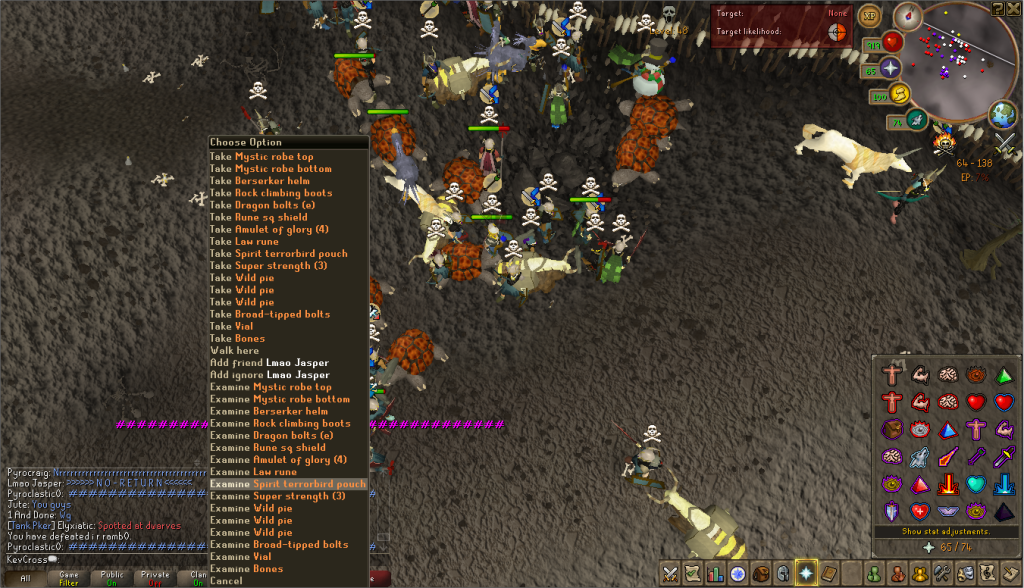The width and height of the screenshot is (1024, 588).
Task: Click the compass to face north
Action: (x=907, y=16)
